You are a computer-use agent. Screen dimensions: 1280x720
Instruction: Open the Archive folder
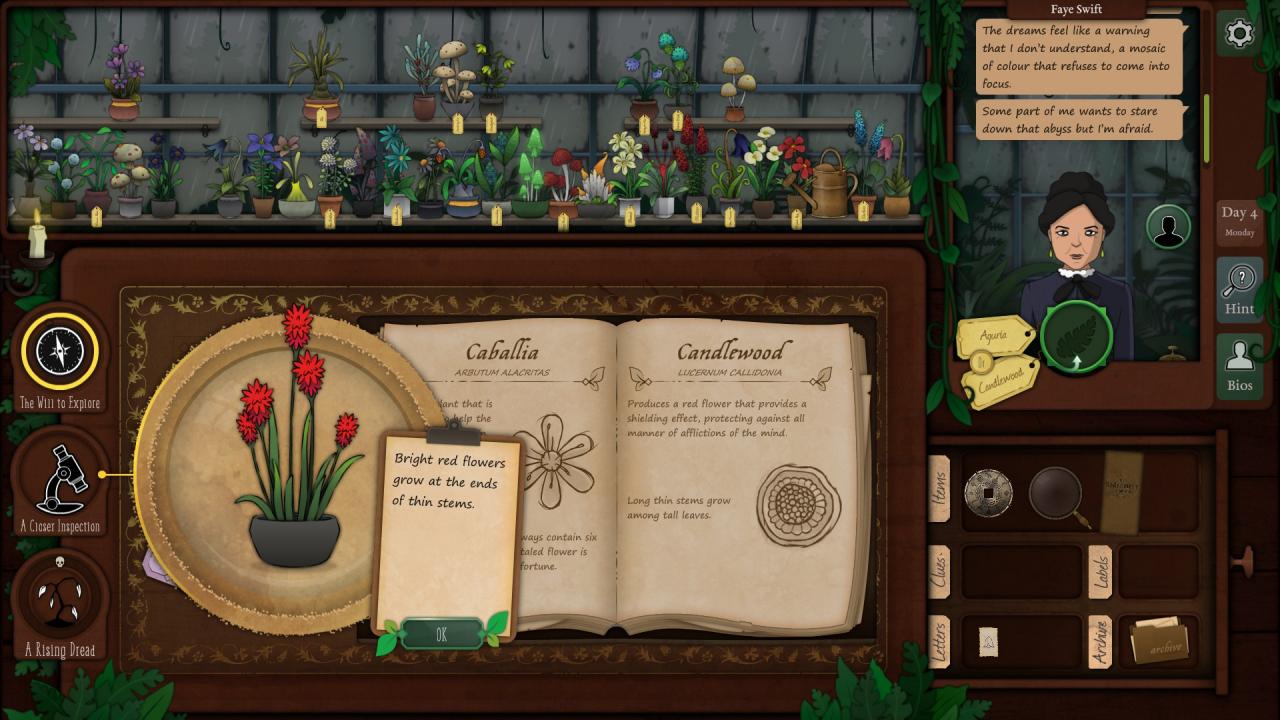[1160, 642]
